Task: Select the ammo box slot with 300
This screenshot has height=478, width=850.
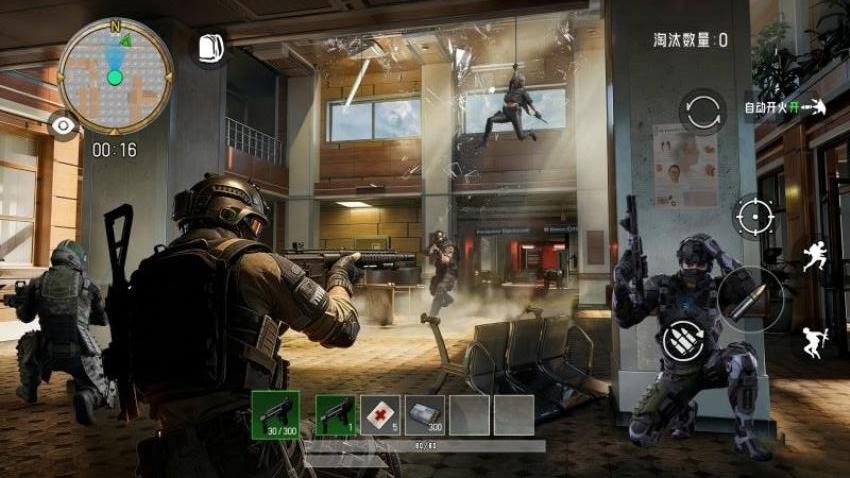Action: (x=425, y=414)
